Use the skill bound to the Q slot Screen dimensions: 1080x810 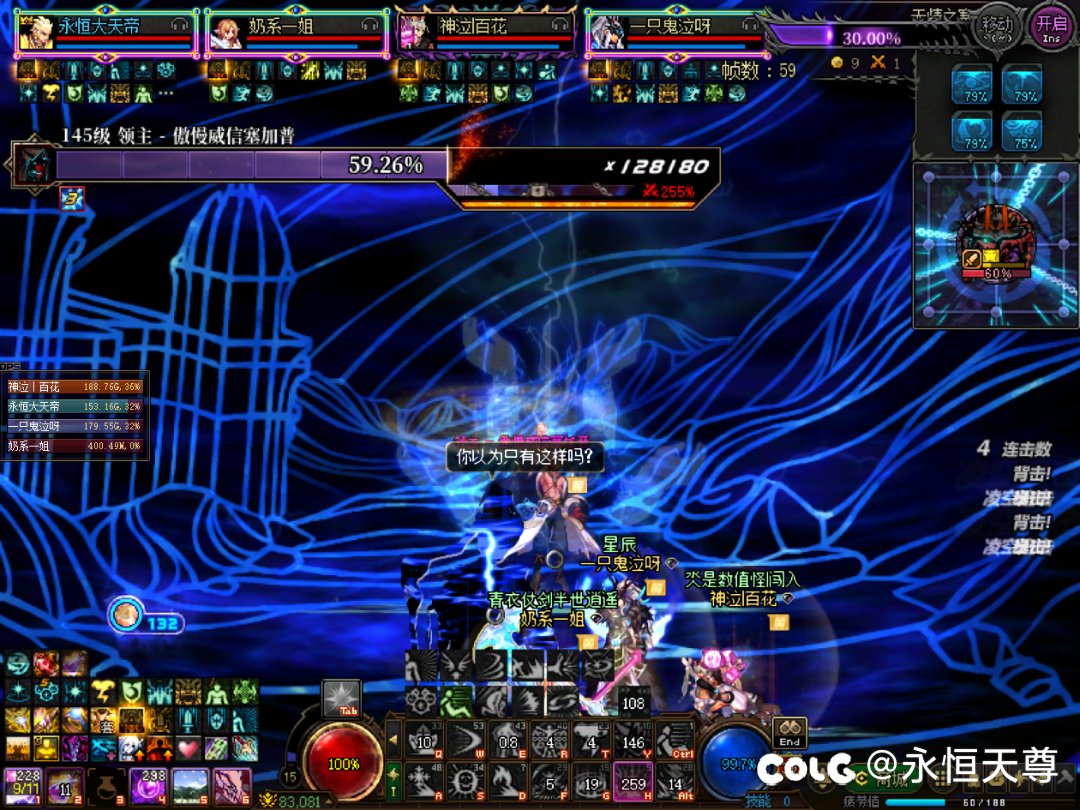423,741
